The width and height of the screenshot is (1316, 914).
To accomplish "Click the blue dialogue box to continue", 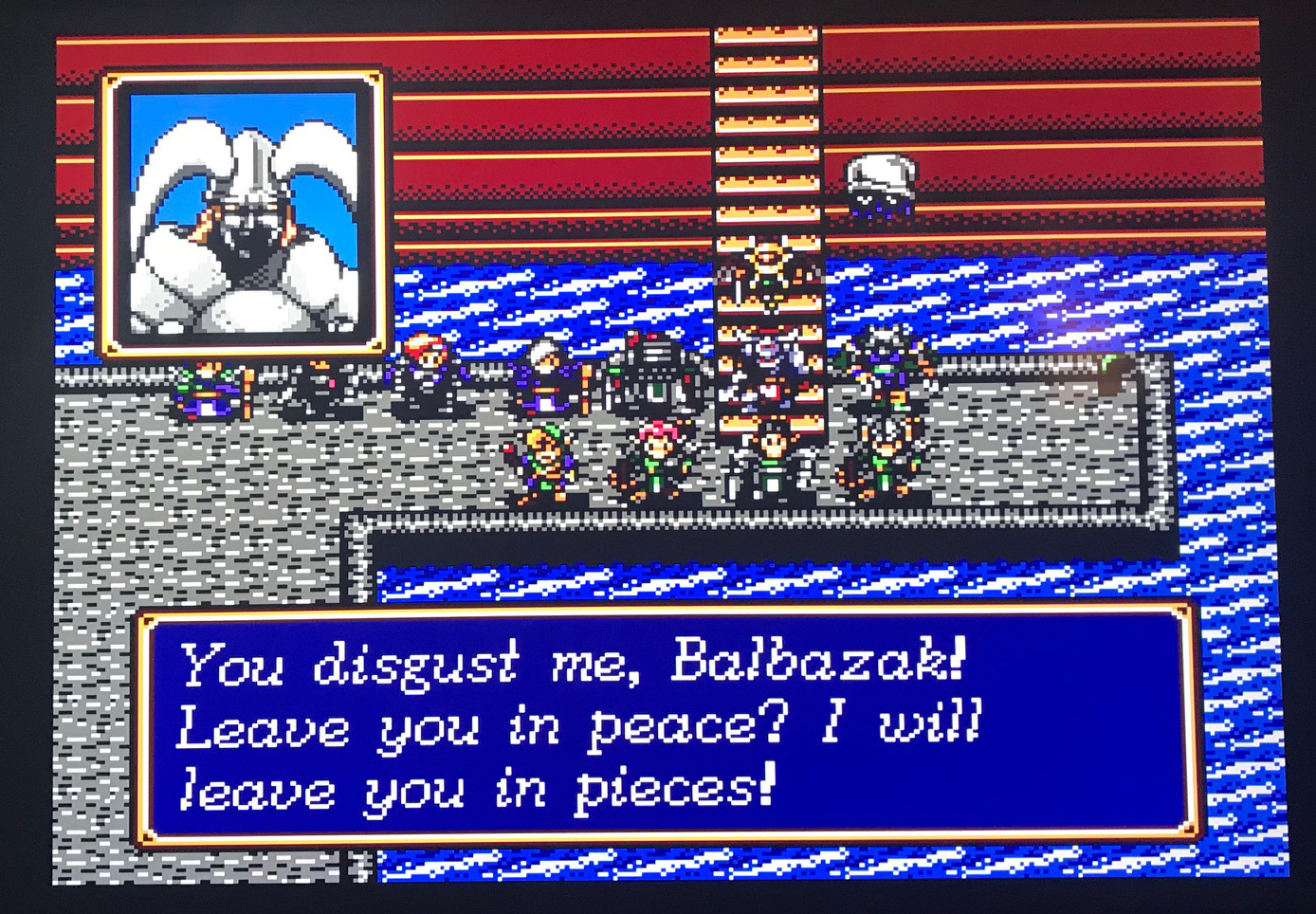I will (x=667, y=727).
